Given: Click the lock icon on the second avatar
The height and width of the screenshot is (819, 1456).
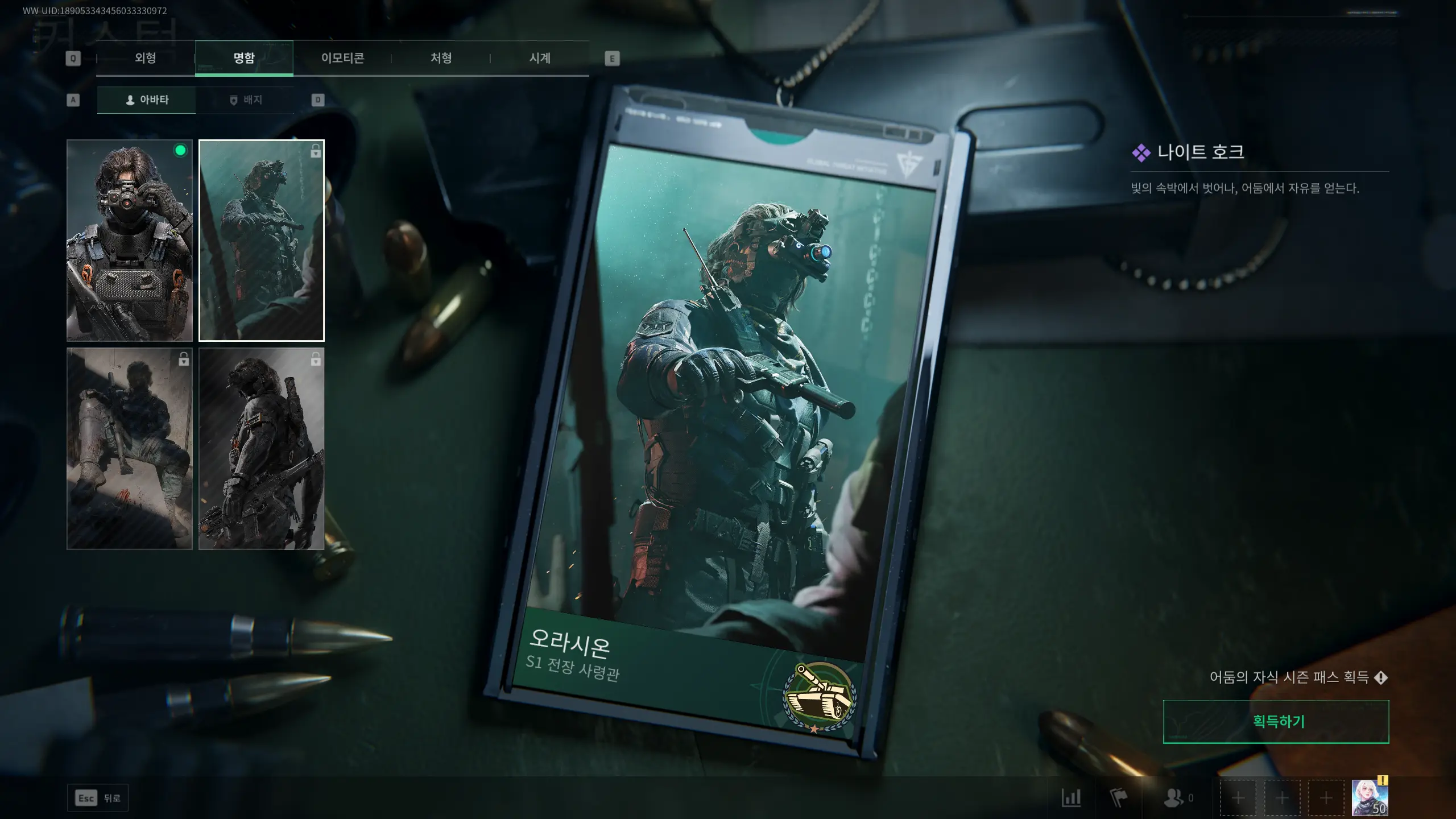Looking at the screenshot, I should (x=315, y=151).
